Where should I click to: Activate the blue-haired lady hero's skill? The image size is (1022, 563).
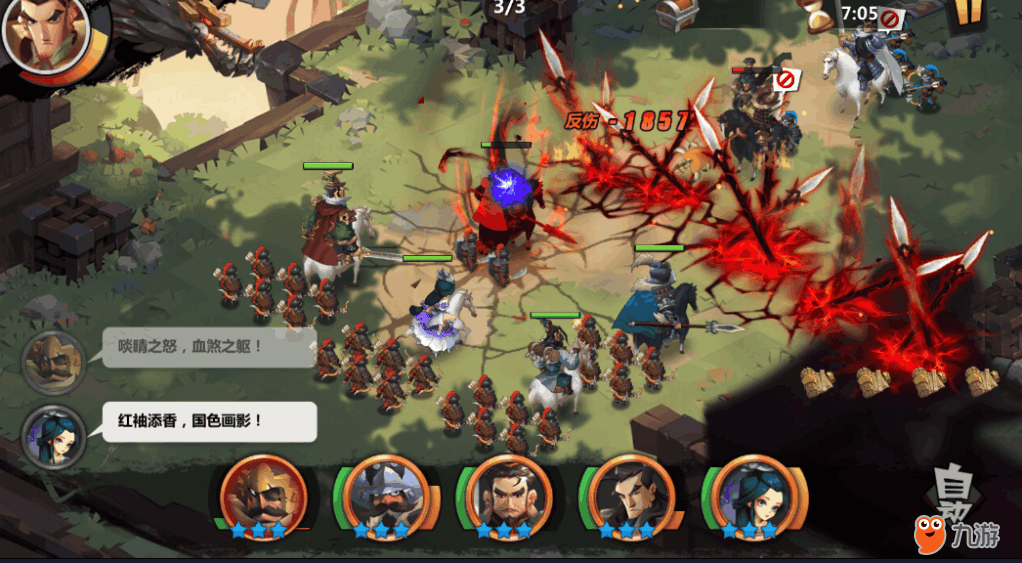click(x=750, y=493)
